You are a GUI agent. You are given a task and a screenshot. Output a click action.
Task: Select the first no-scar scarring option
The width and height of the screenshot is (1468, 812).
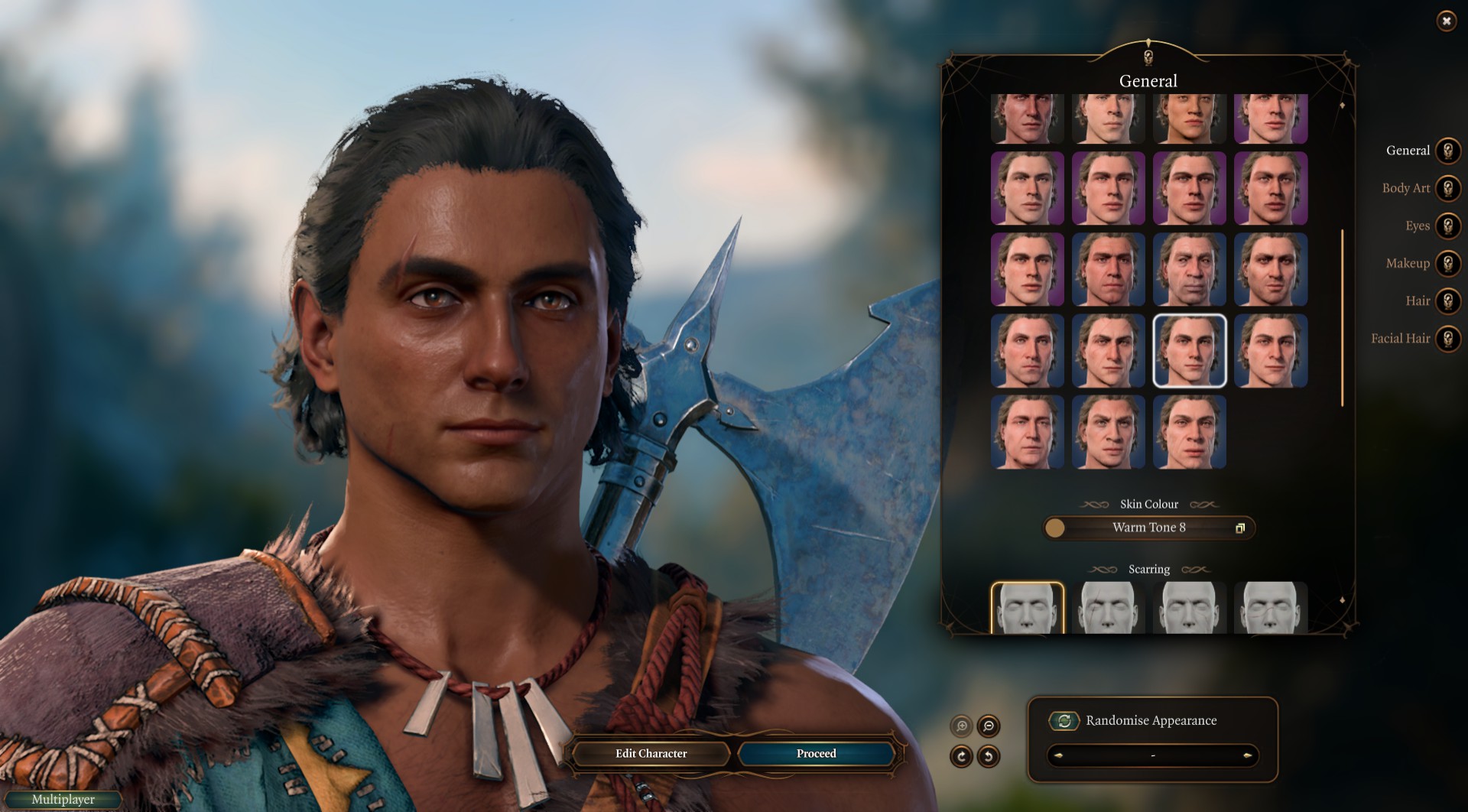pos(1027,608)
